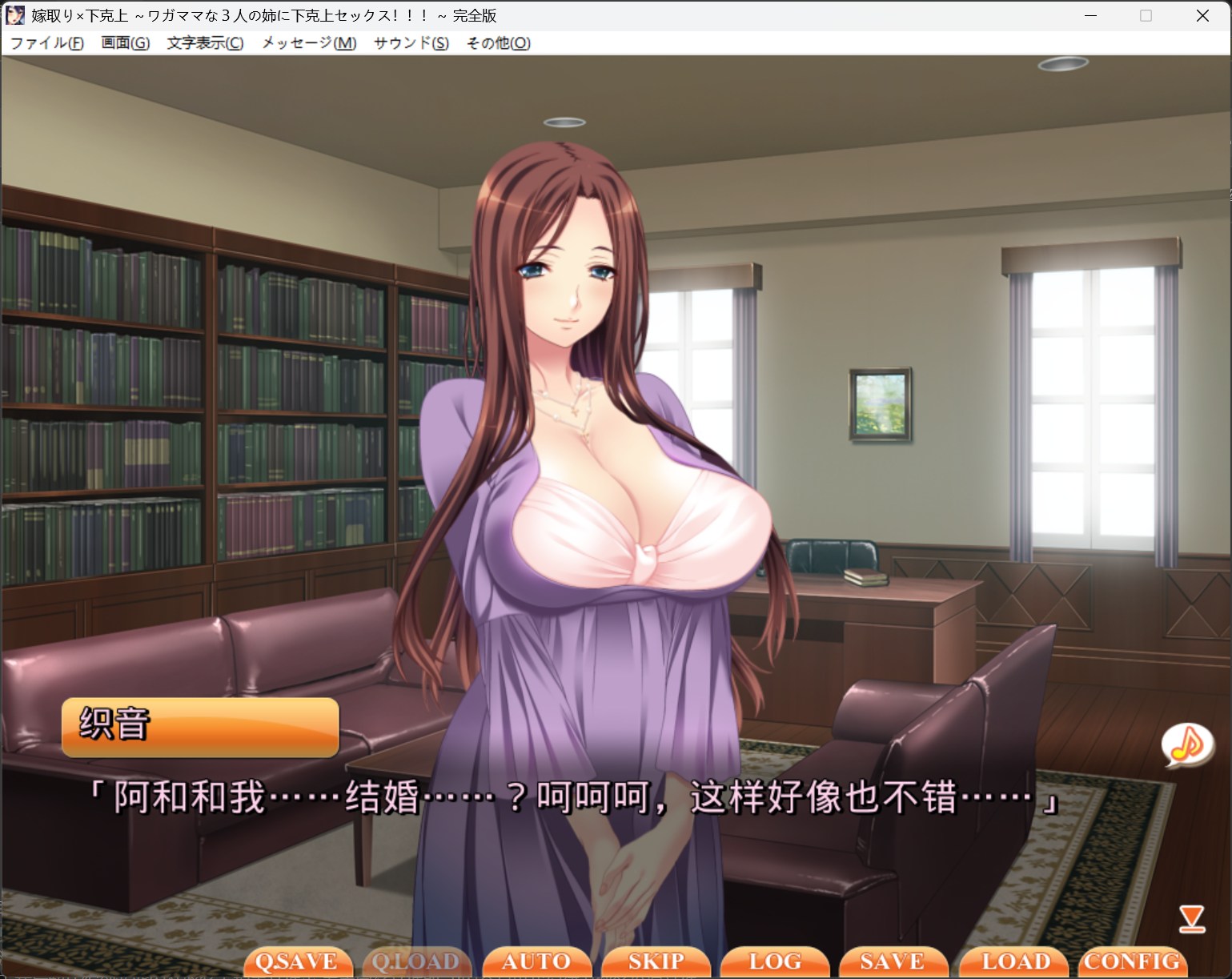Open the サウンド(S) menu
This screenshot has width=1232, height=979.
coord(411,43)
